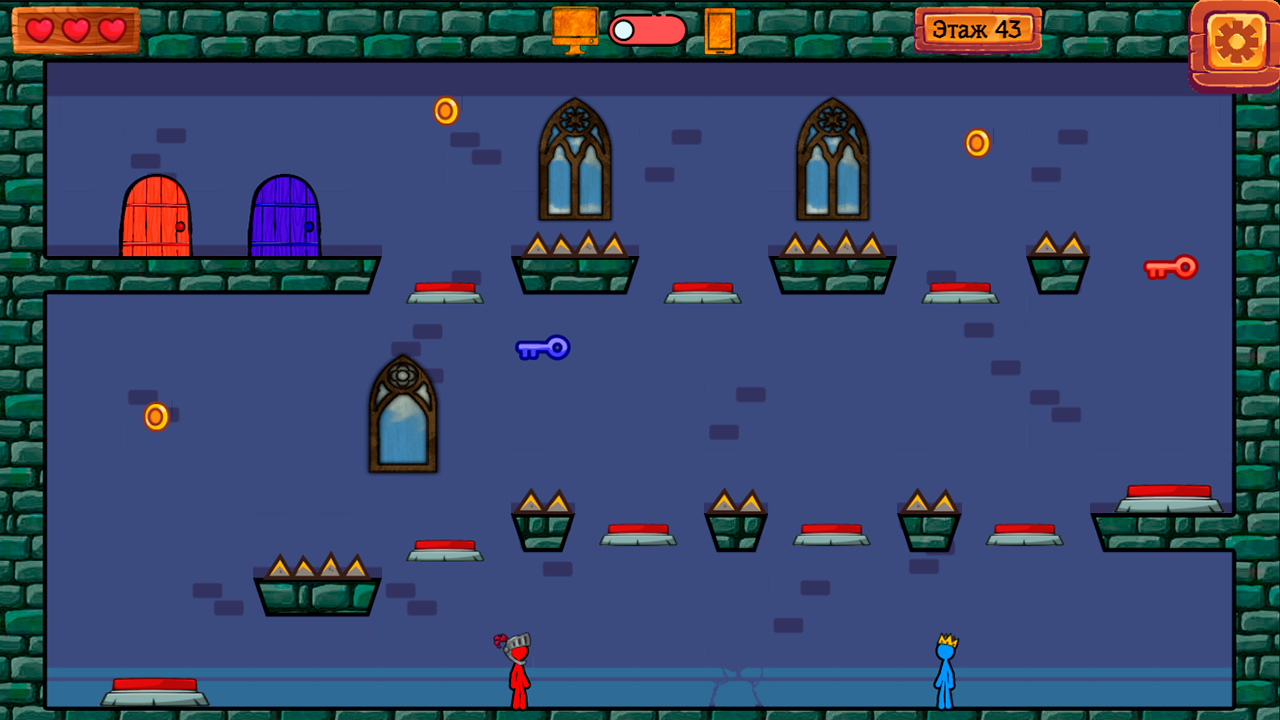Select the desktop monitor control icon
Viewport: 1280px width, 720px height.
click(574, 28)
